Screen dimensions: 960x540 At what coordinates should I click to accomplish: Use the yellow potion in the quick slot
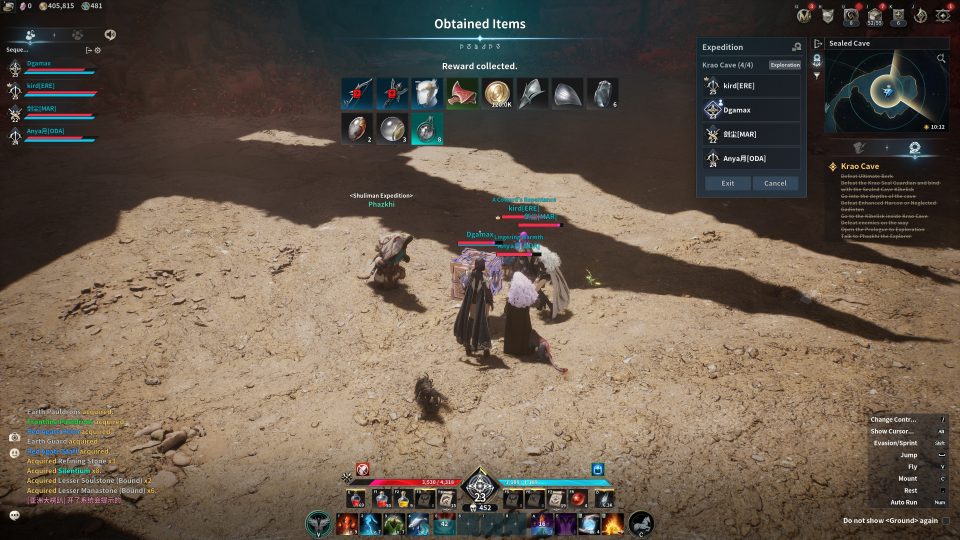(x=401, y=498)
